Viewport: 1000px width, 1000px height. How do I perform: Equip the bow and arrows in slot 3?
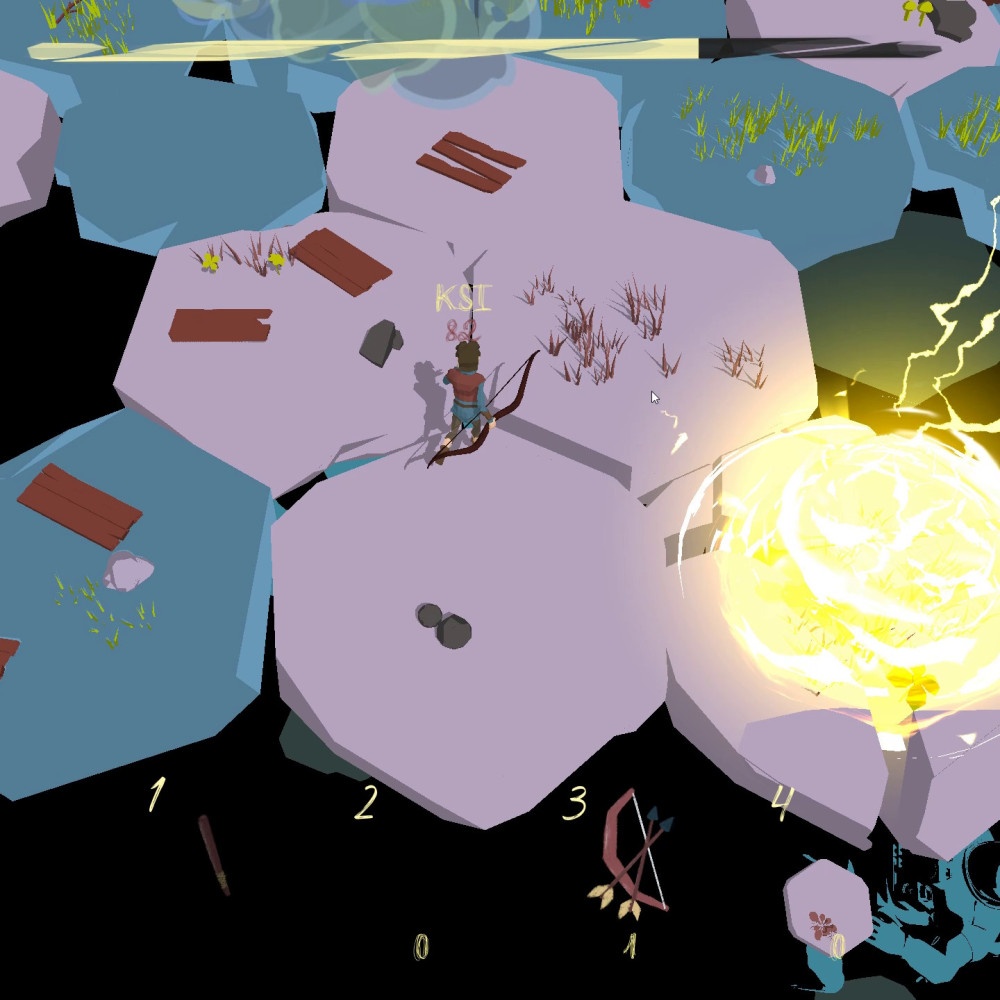point(633,853)
